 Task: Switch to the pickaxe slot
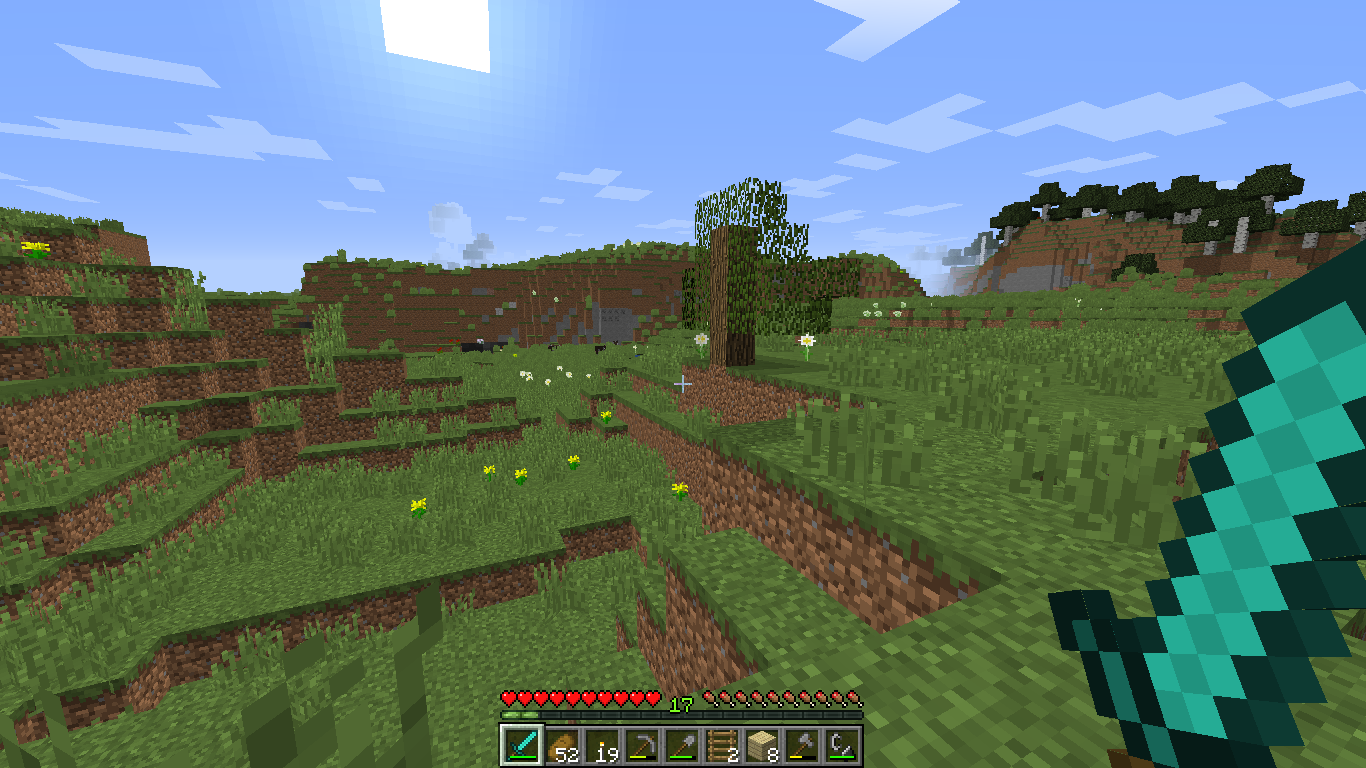pos(641,745)
